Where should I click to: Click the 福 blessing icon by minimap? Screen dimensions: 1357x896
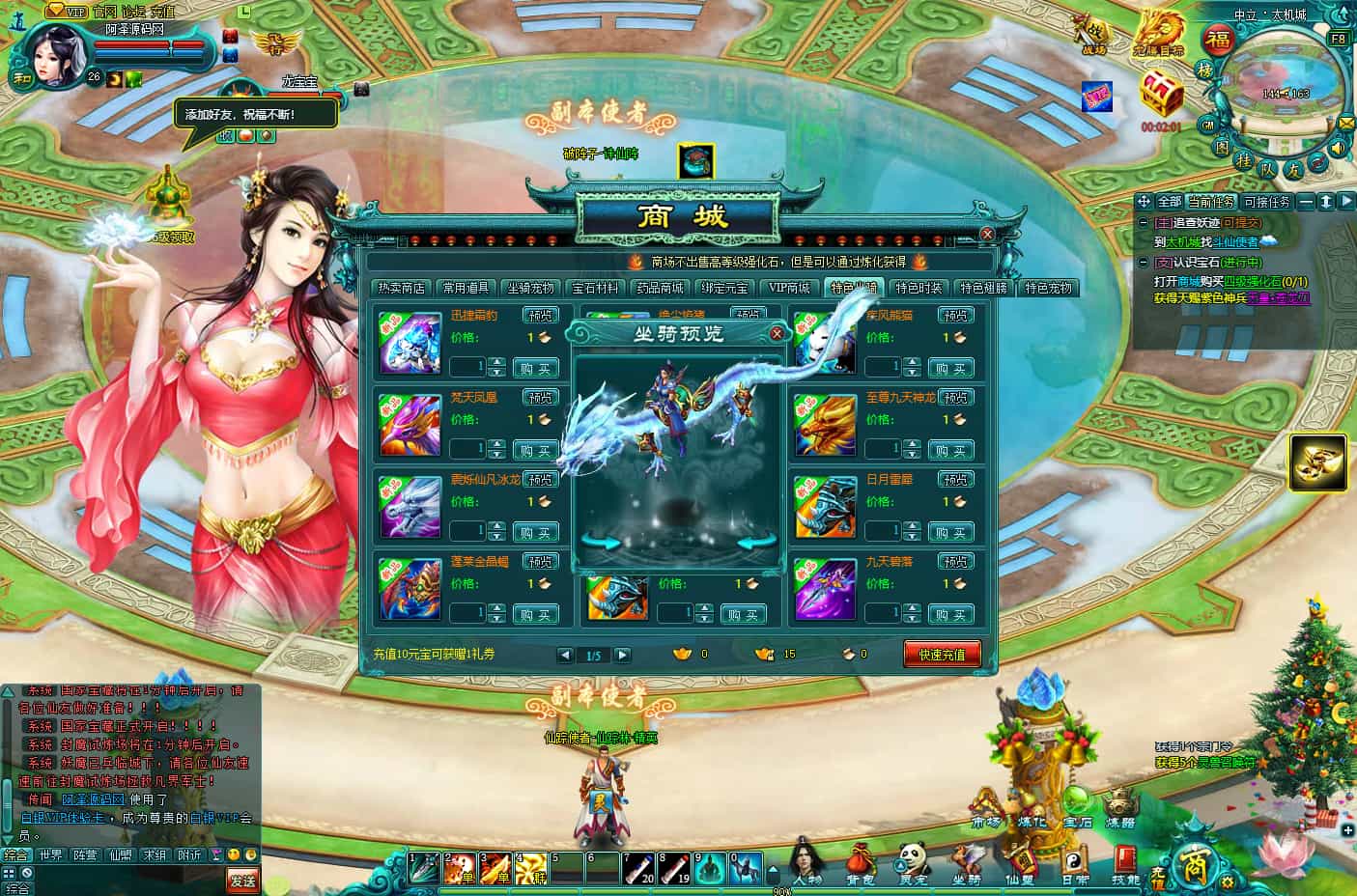(1219, 41)
